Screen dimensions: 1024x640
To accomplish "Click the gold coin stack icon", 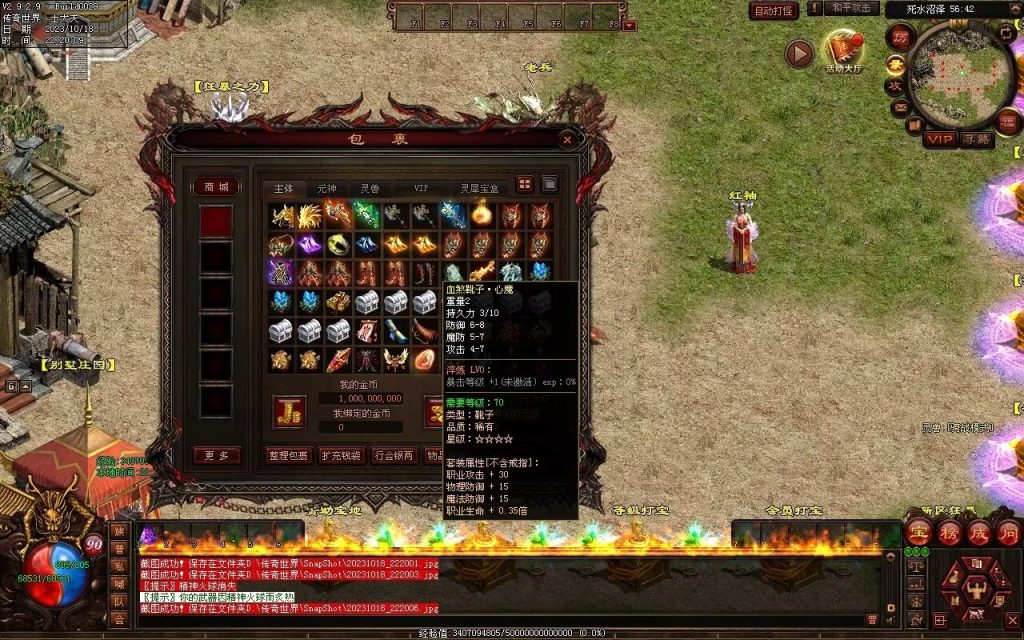I will coord(289,410).
